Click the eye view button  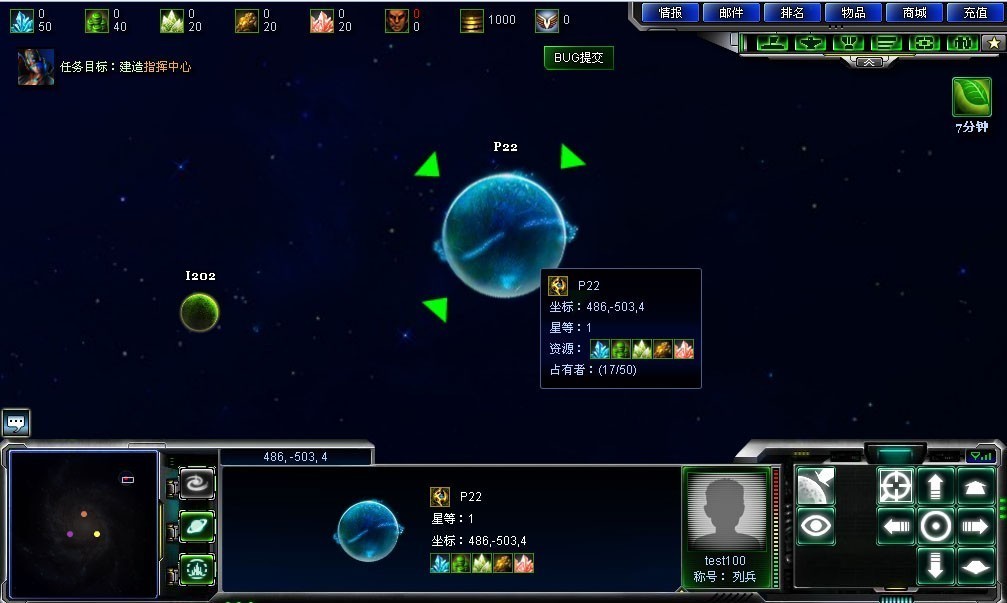tap(816, 526)
